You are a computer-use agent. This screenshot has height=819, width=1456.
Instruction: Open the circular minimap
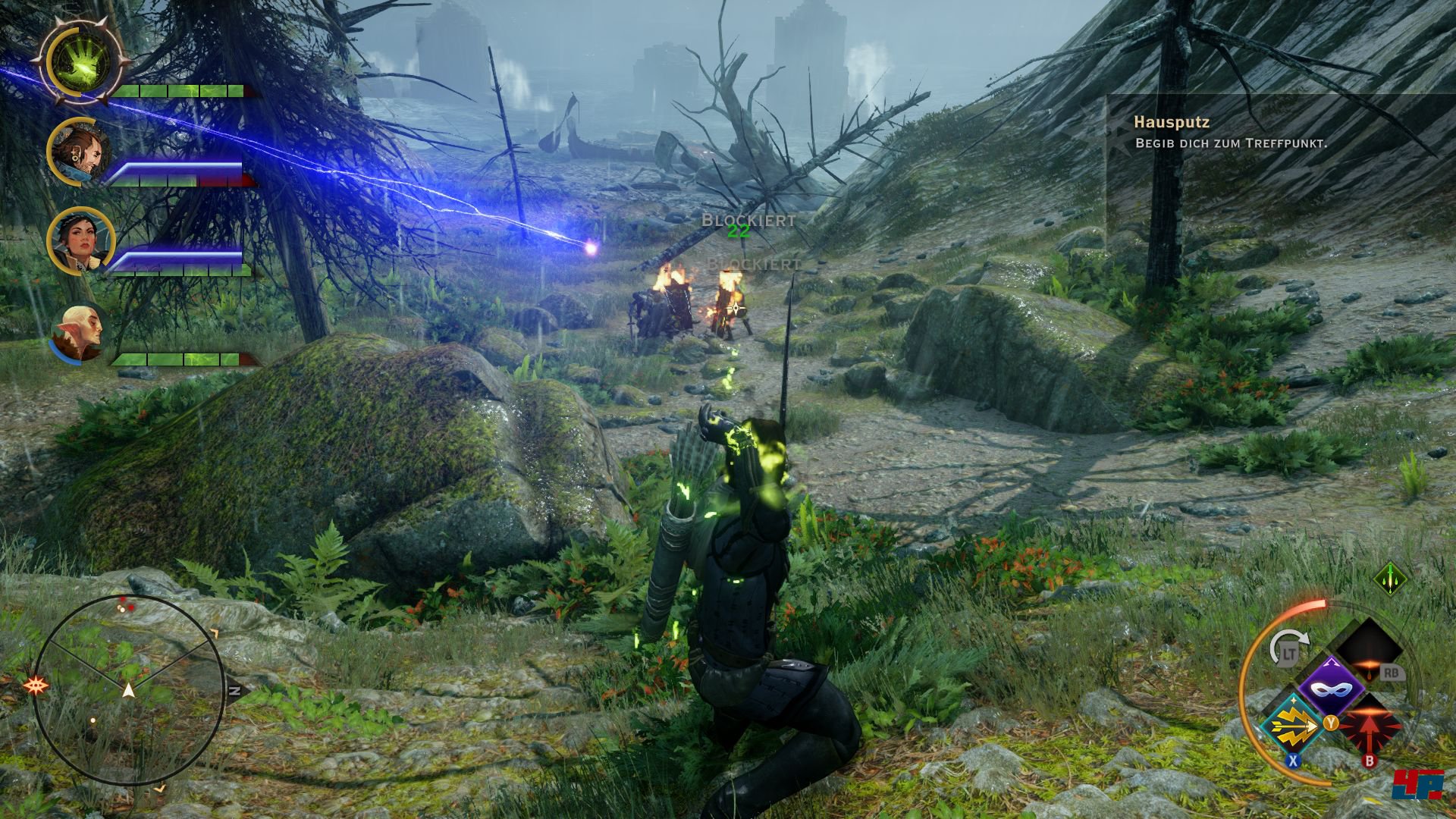(128, 689)
